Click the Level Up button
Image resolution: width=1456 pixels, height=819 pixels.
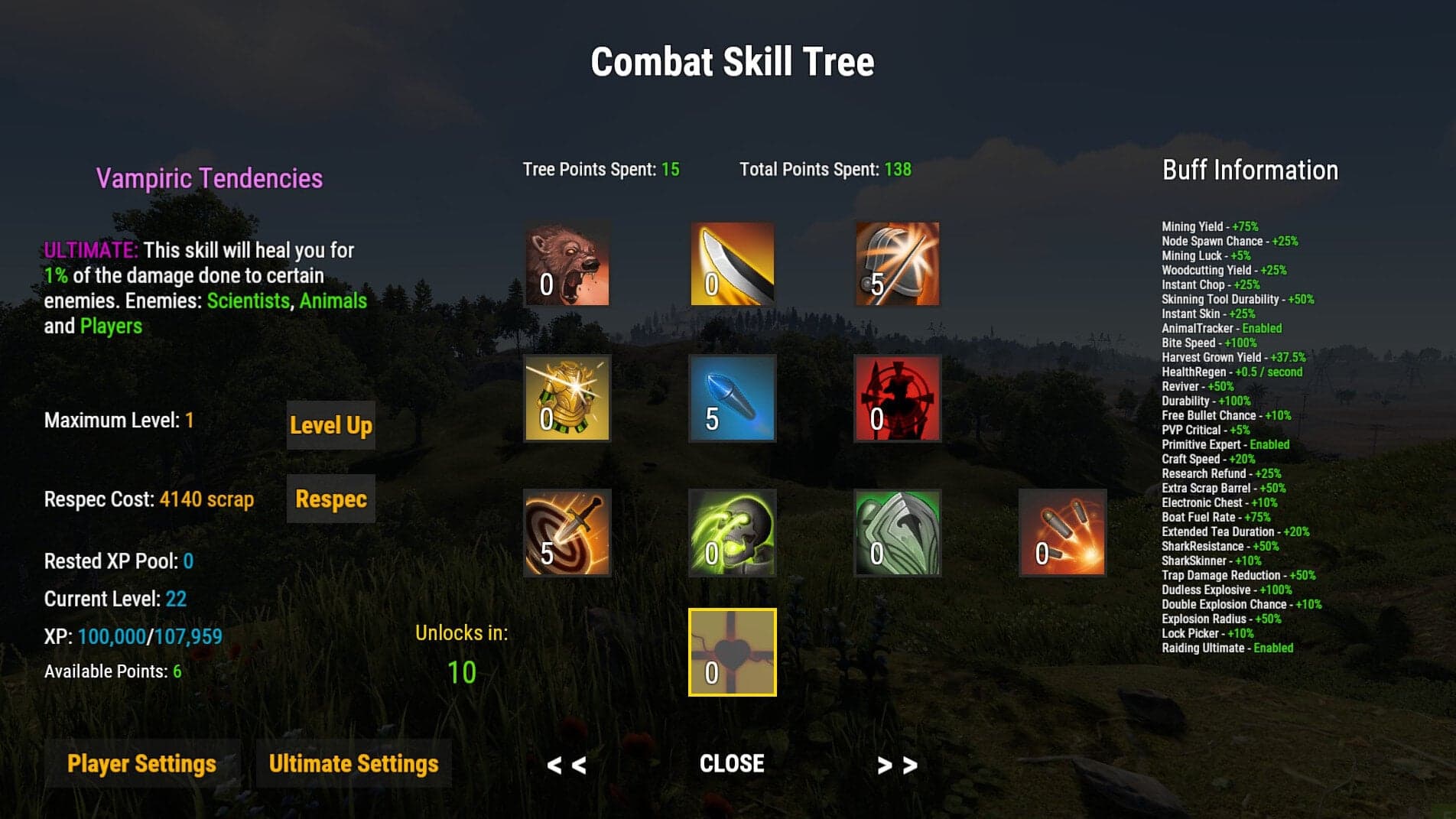[x=330, y=425]
